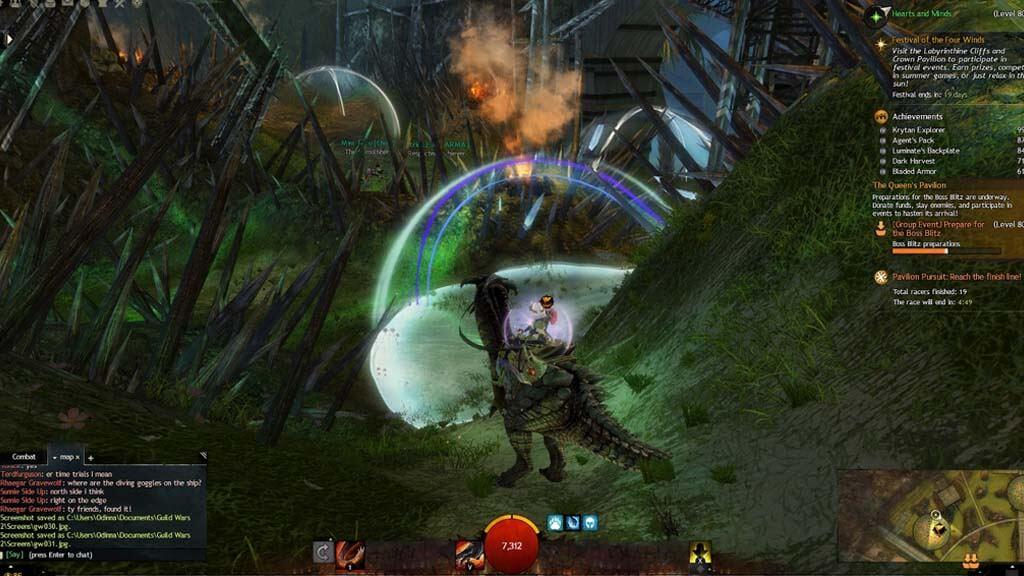Viewport: 1024px width, 576px height.
Task: Click the yellow mount skill icon on the right
Action: pos(700,552)
